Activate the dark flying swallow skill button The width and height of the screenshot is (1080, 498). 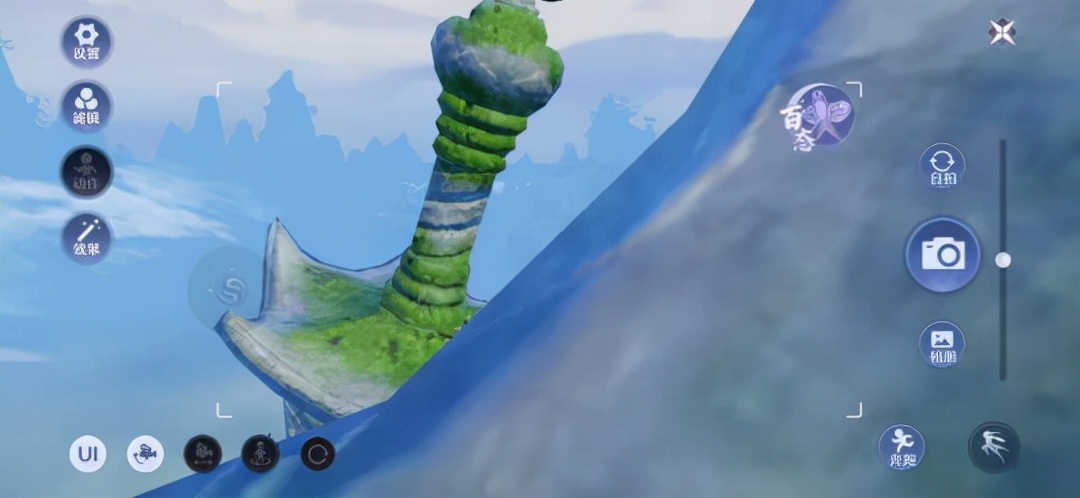(994, 447)
